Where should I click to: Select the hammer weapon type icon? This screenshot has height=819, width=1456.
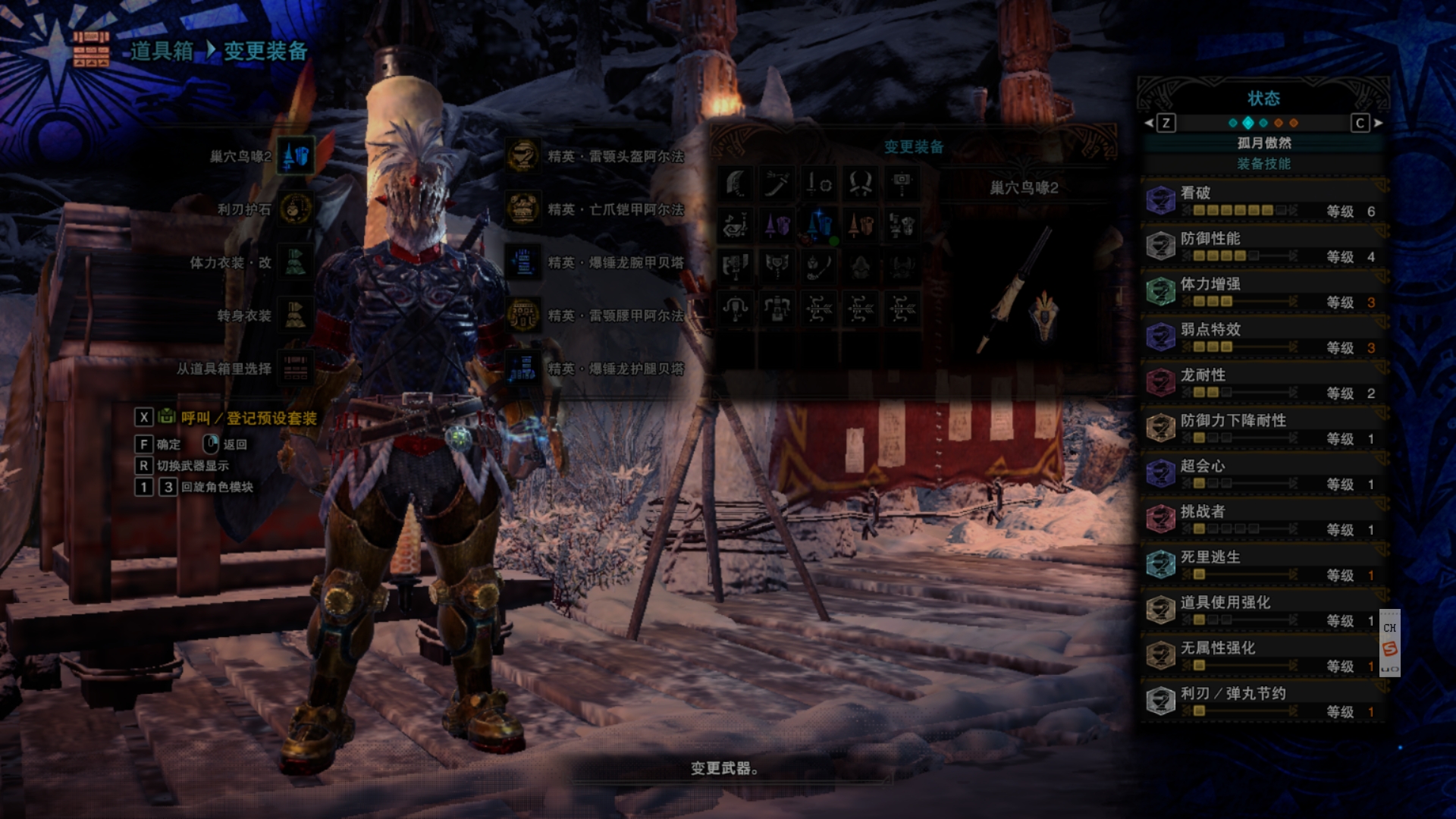(x=902, y=184)
